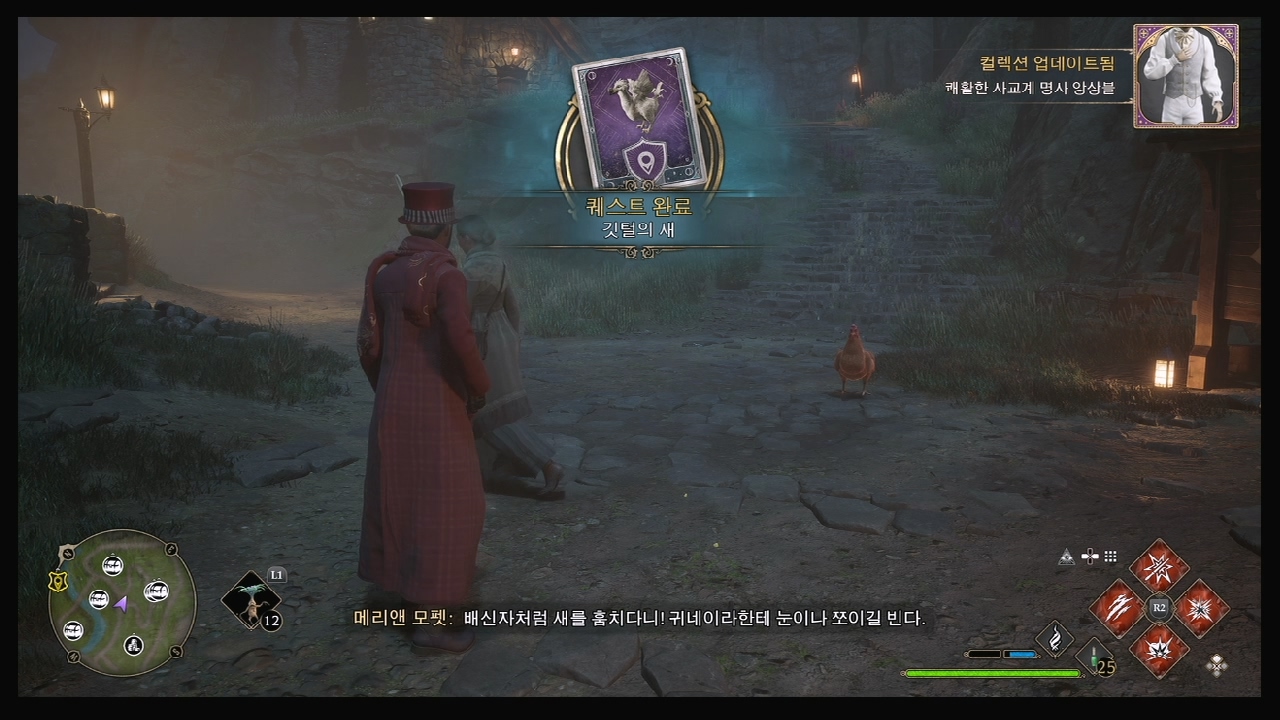The height and width of the screenshot is (720, 1280).
Task: Select the yellow quest marker on the minimap rim
Action: click(x=58, y=582)
